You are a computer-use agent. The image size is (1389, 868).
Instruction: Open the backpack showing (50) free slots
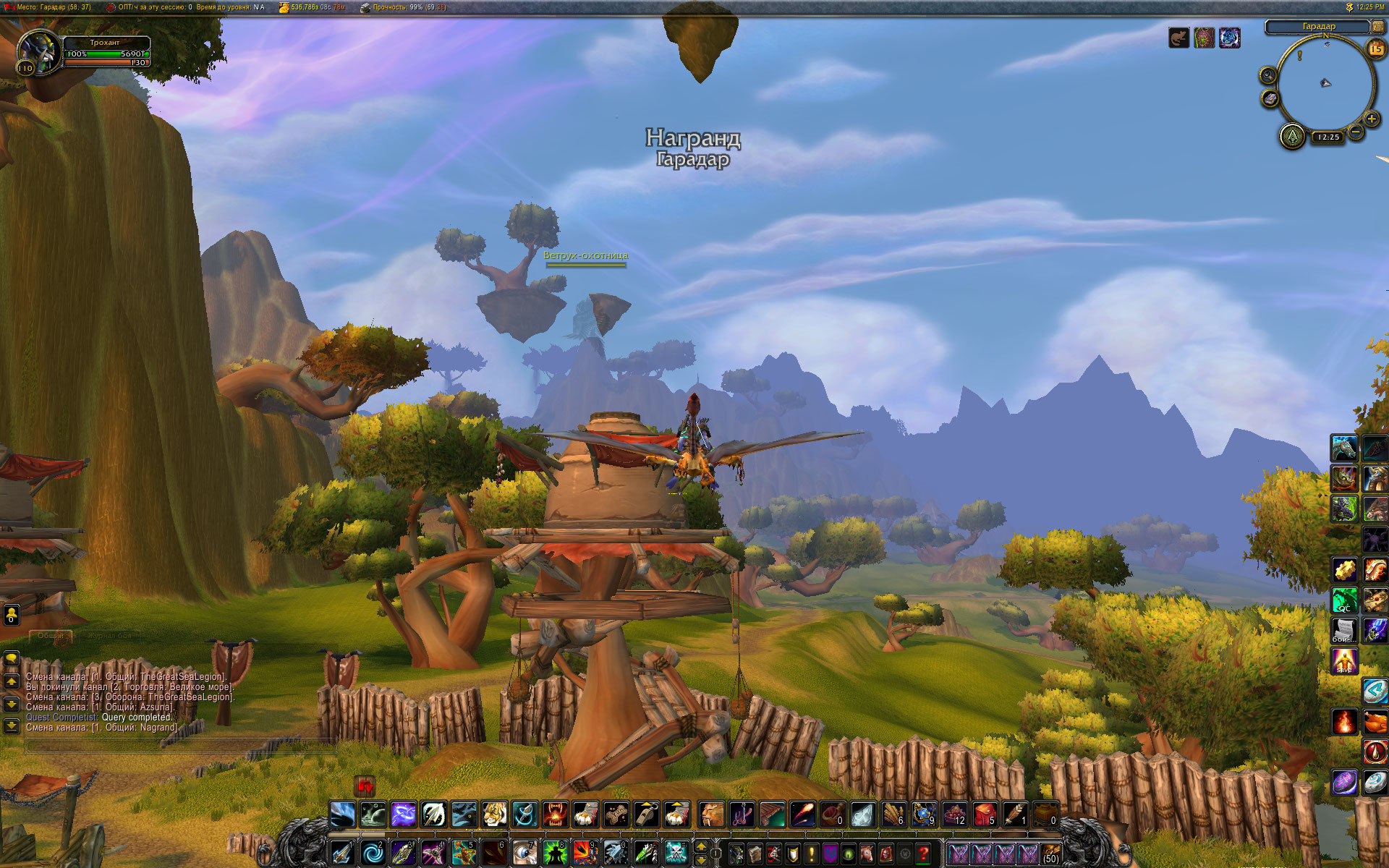tap(1050, 854)
